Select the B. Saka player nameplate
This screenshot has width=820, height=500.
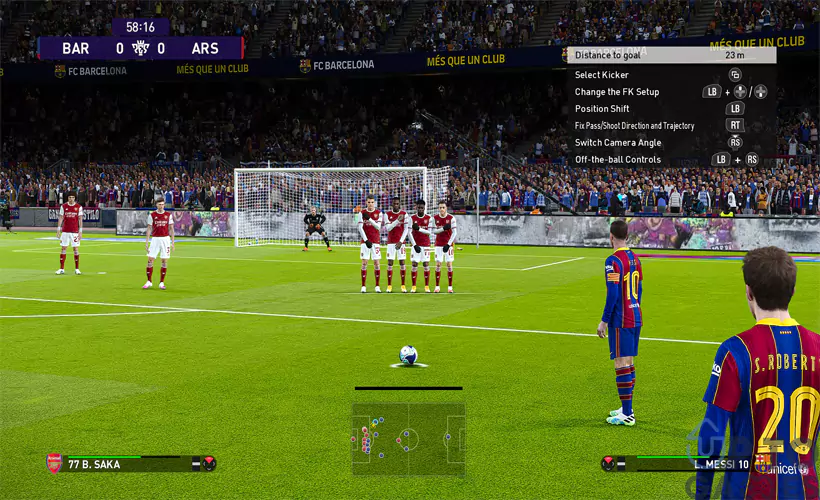(x=130, y=463)
